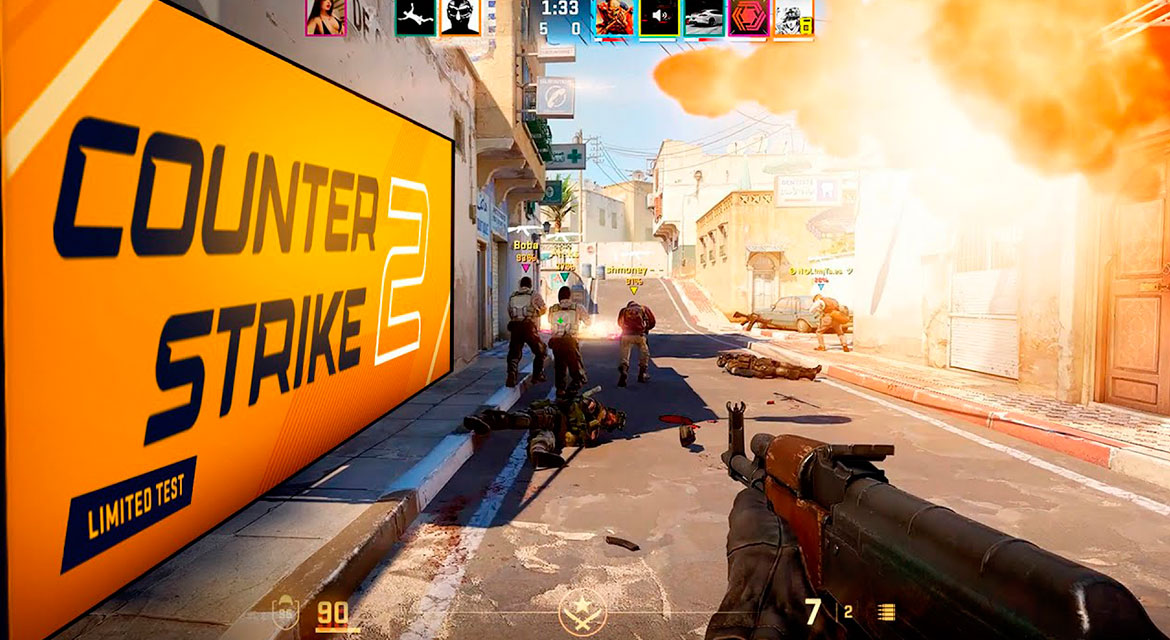Select the red skeleton warrior avatar
This screenshot has width=1170, height=640.
coord(614,17)
